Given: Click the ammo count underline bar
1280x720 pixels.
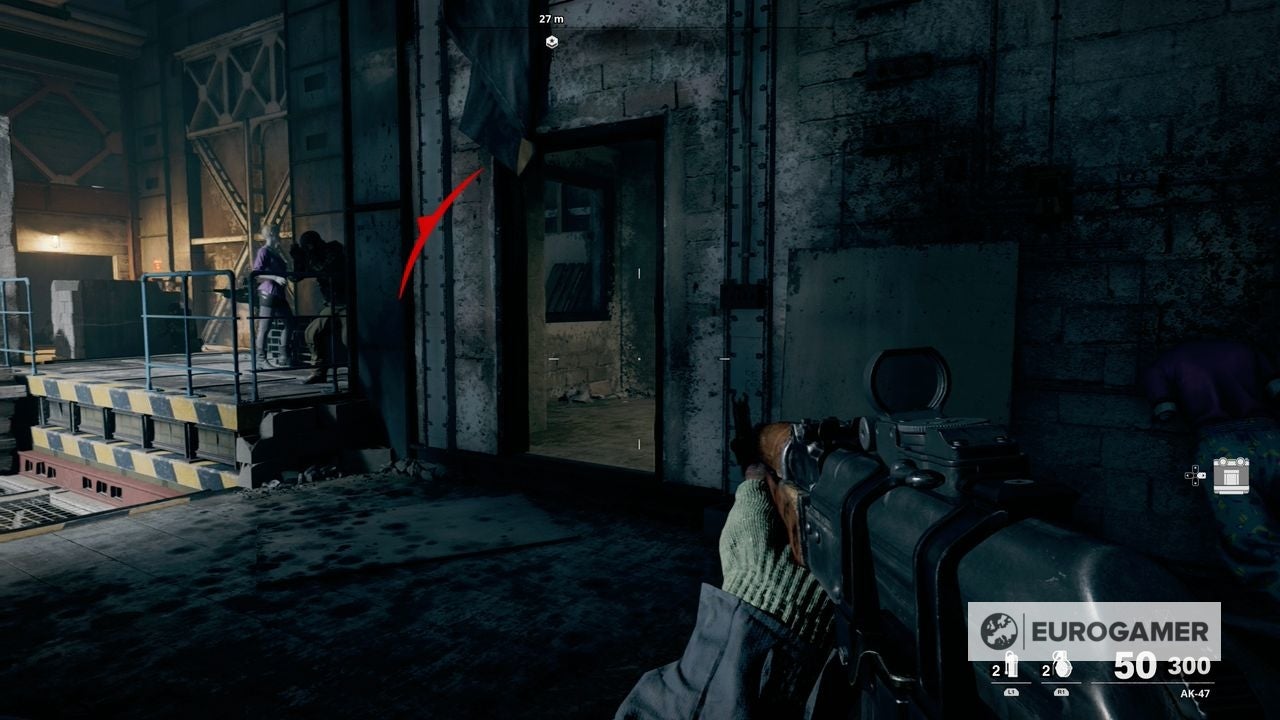Looking at the screenshot, I should pyautogui.click(x=1152, y=683).
